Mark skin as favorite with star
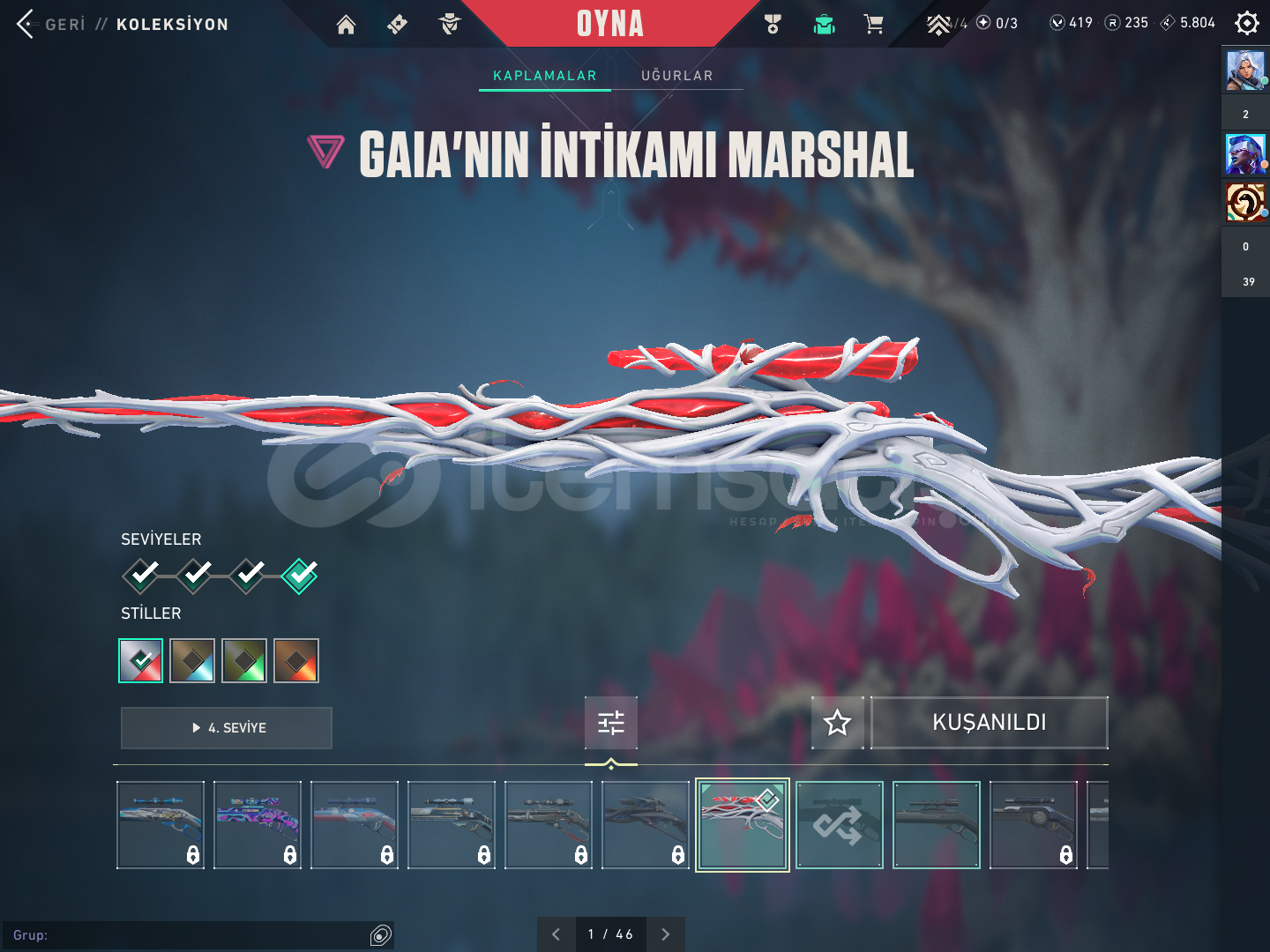1270x952 pixels. (x=837, y=723)
